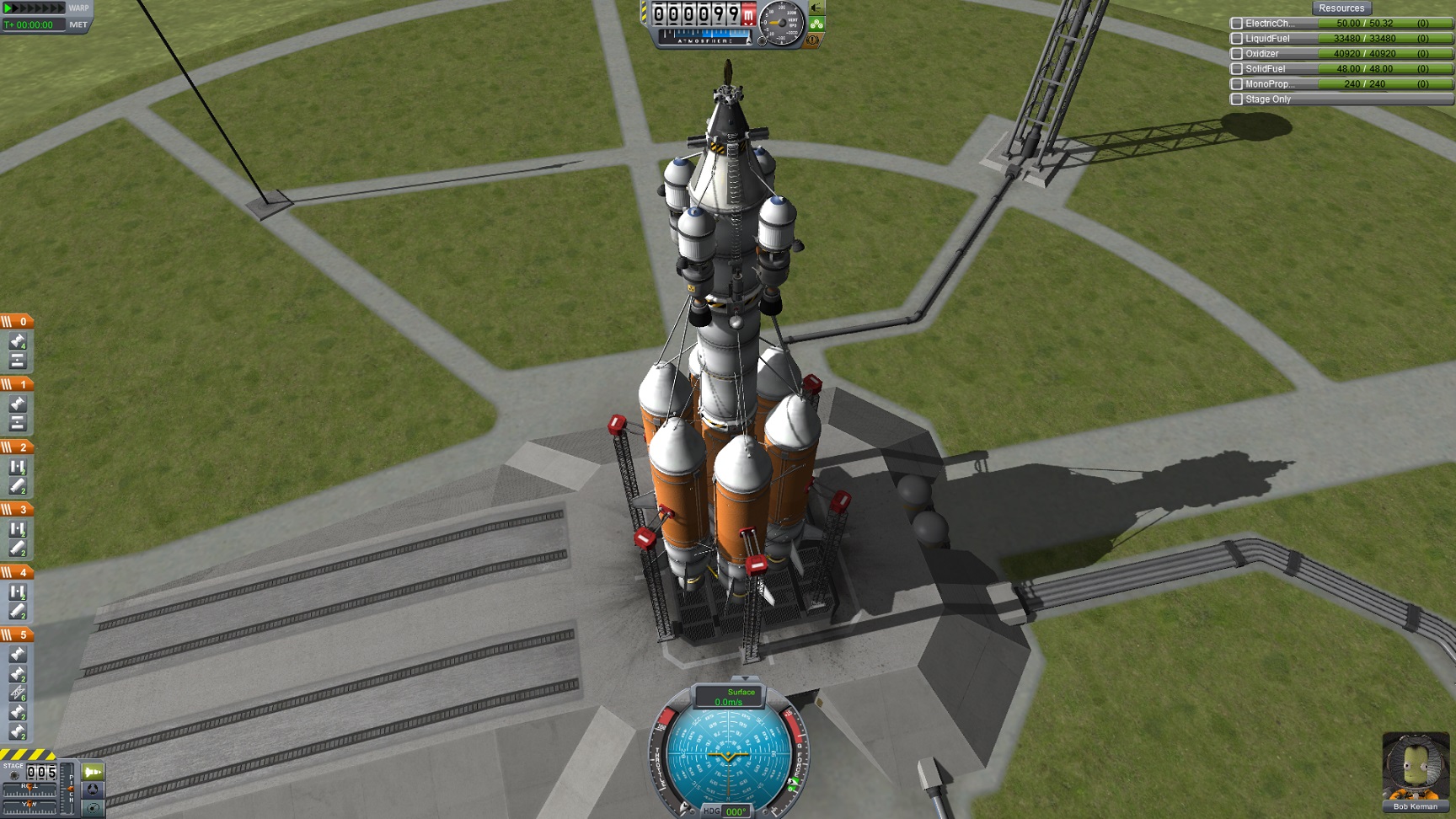Select the stage 5 header
Screen dimensions: 1456x819
click(17, 634)
